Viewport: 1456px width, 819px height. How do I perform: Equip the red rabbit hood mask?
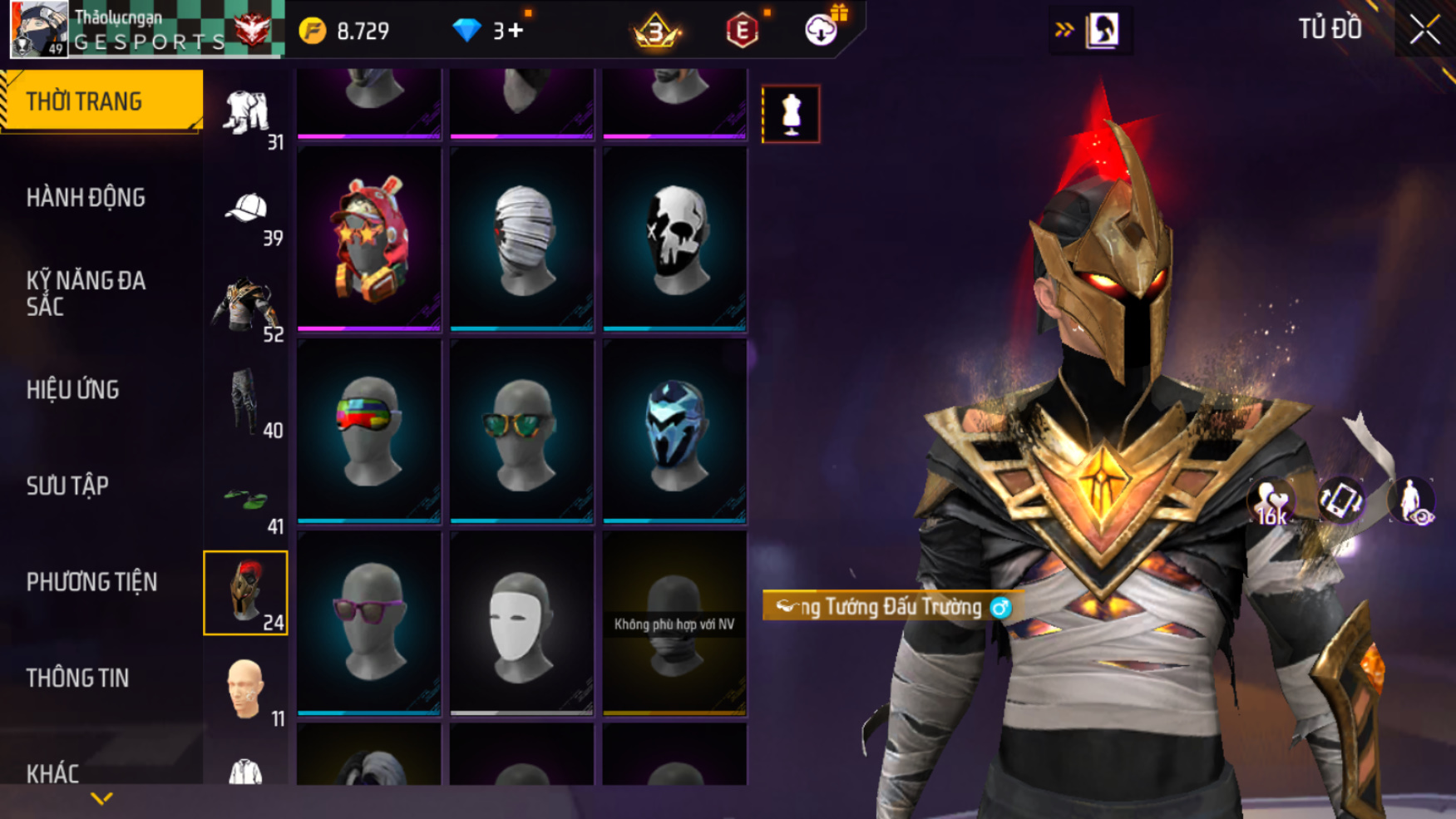click(x=368, y=239)
